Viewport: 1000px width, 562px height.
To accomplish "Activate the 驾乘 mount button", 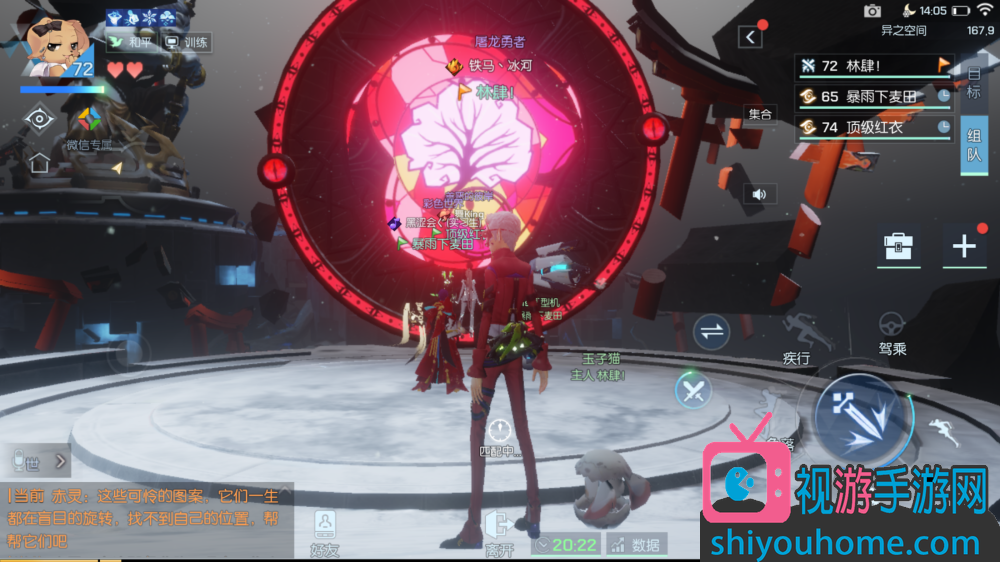I will pyautogui.click(x=892, y=333).
